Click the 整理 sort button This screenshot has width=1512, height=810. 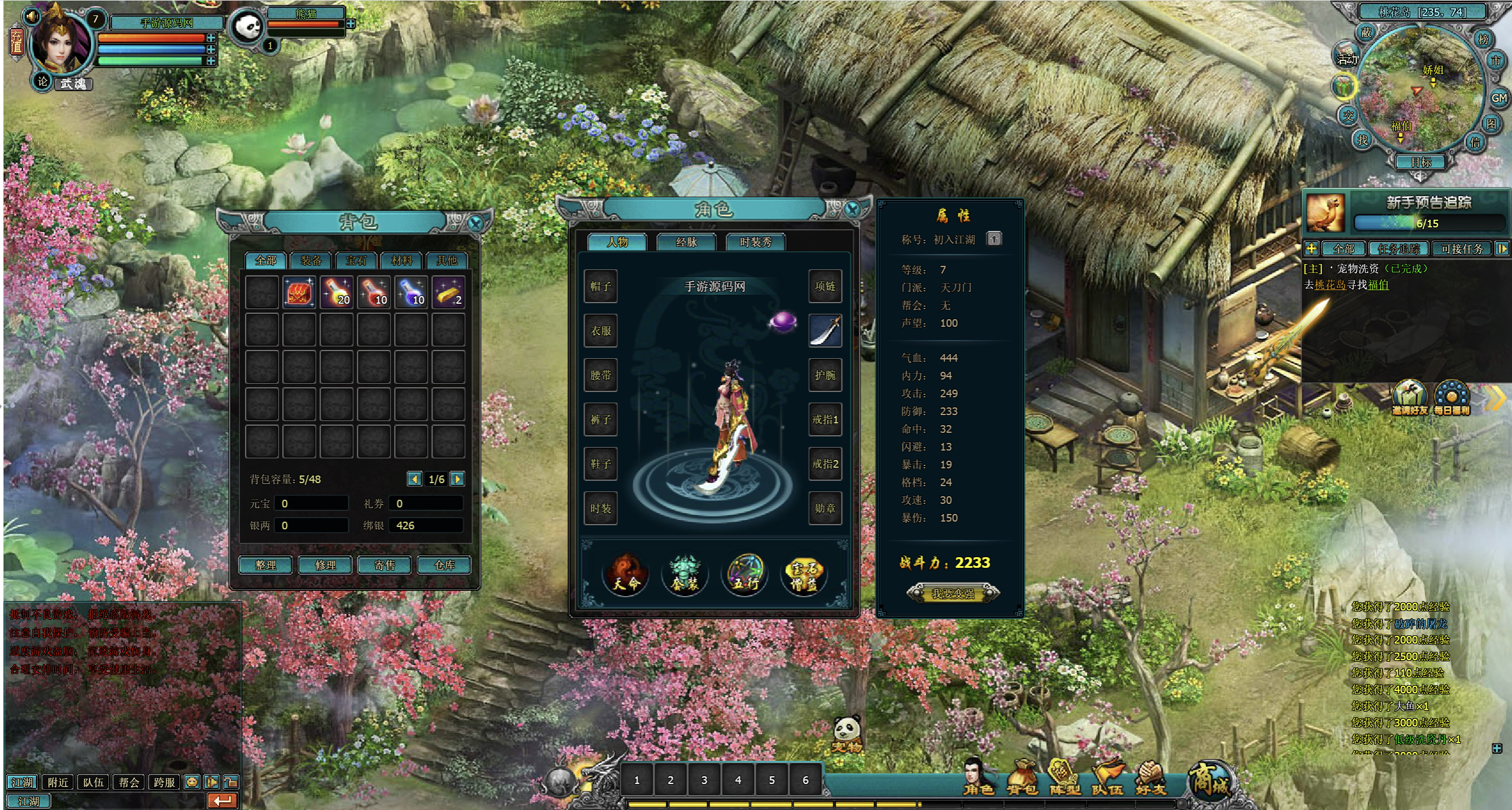[x=266, y=565]
